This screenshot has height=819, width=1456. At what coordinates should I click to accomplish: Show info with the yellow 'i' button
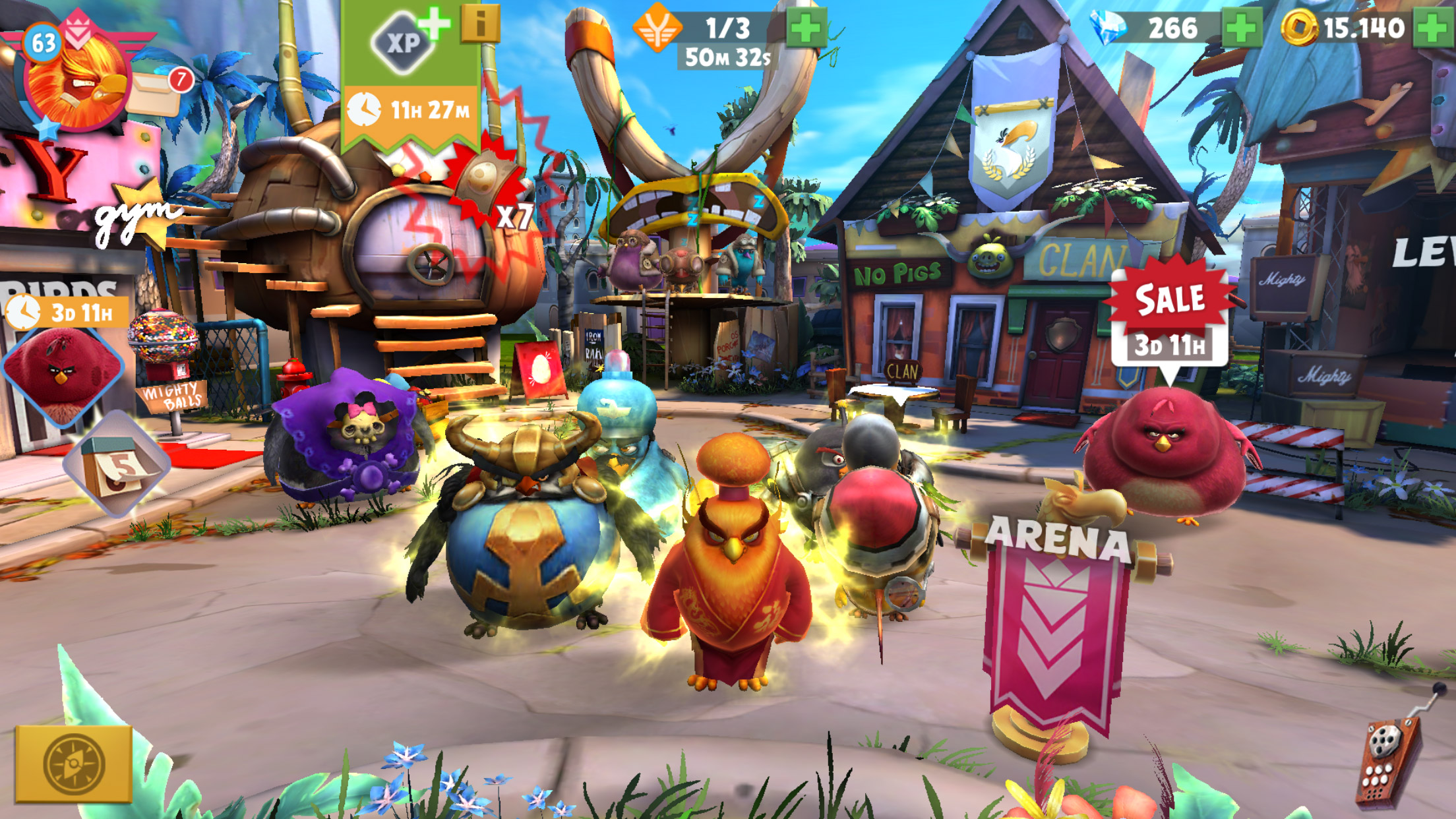coord(480,24)
